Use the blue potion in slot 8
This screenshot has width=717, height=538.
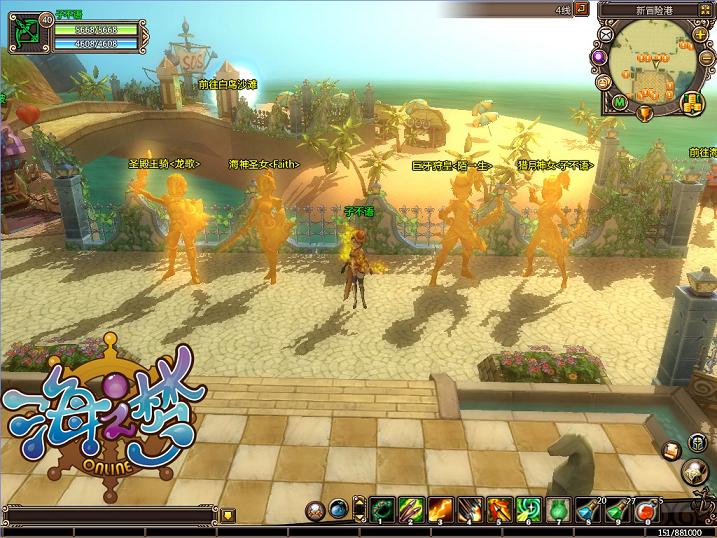coord(589,509)
